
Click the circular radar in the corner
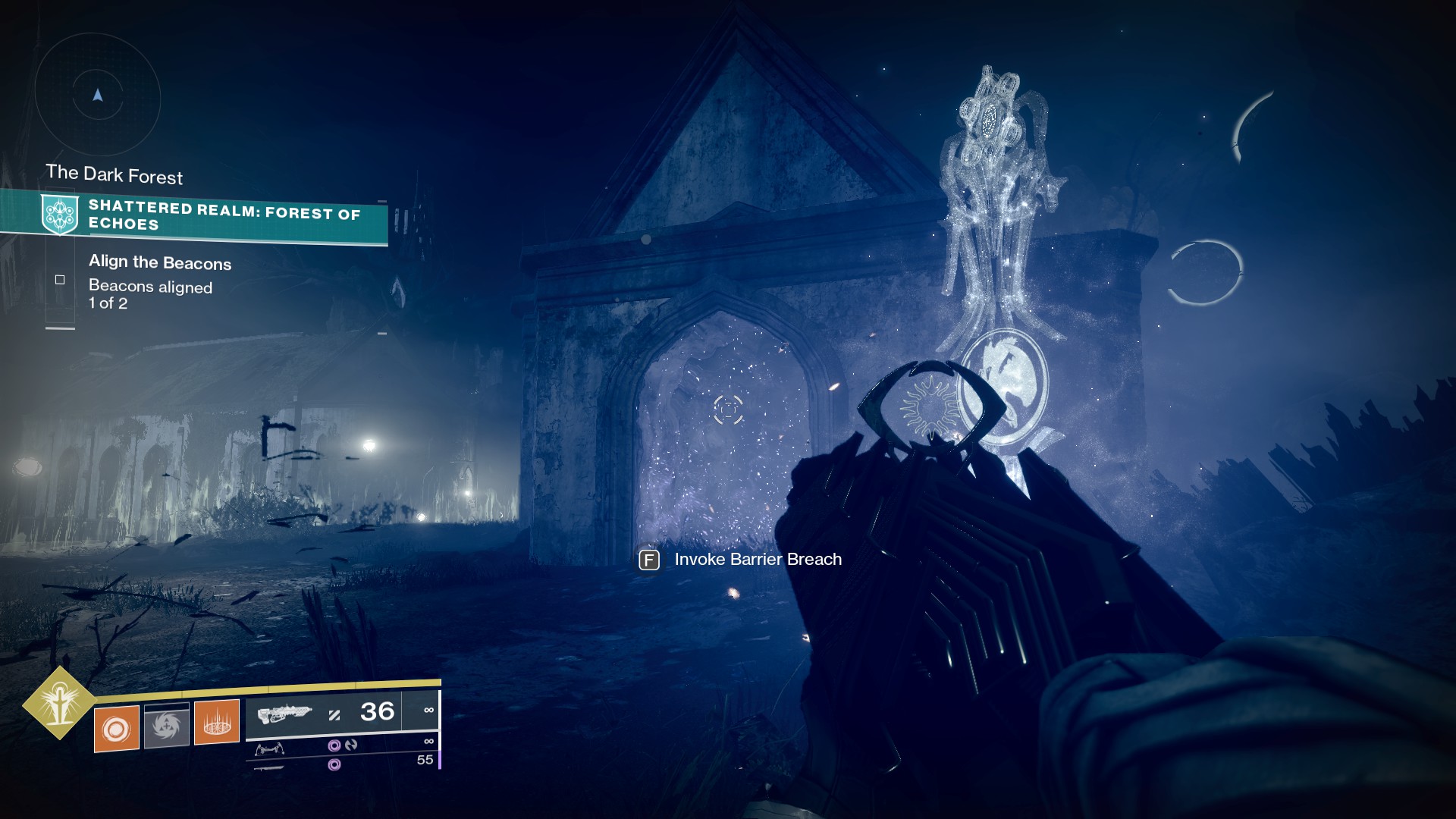click(97, 96)
